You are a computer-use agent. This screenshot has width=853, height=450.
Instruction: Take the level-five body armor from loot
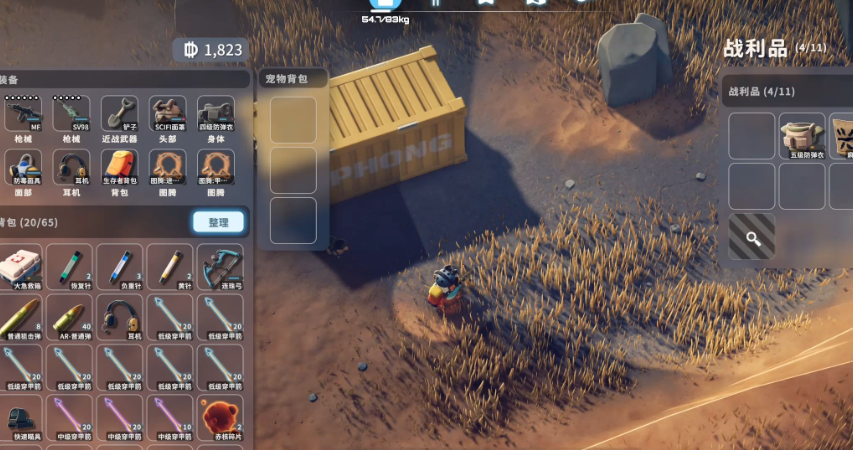802,137
